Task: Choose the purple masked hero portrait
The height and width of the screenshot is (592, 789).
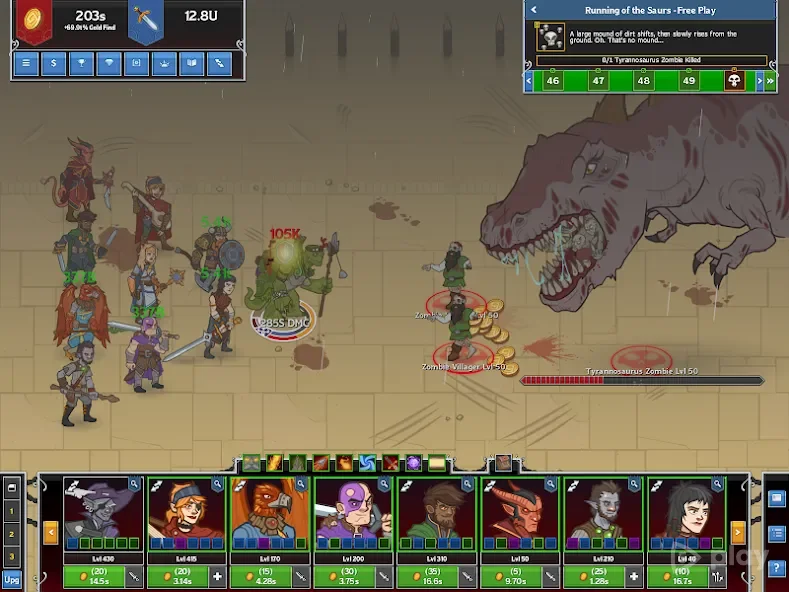Action: [x=351, y=508]
